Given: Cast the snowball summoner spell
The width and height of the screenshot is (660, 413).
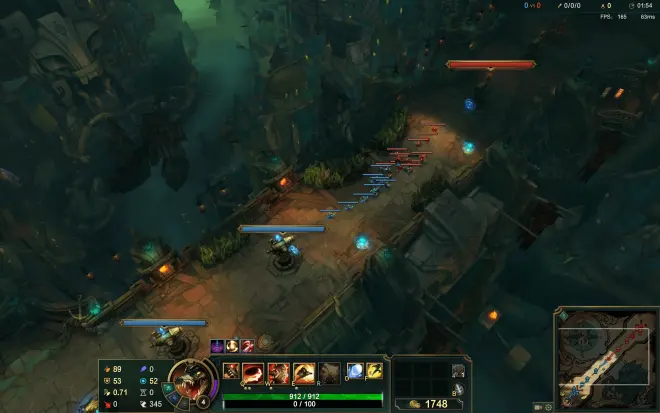Looking at the screenshot, I should point(355,371).
